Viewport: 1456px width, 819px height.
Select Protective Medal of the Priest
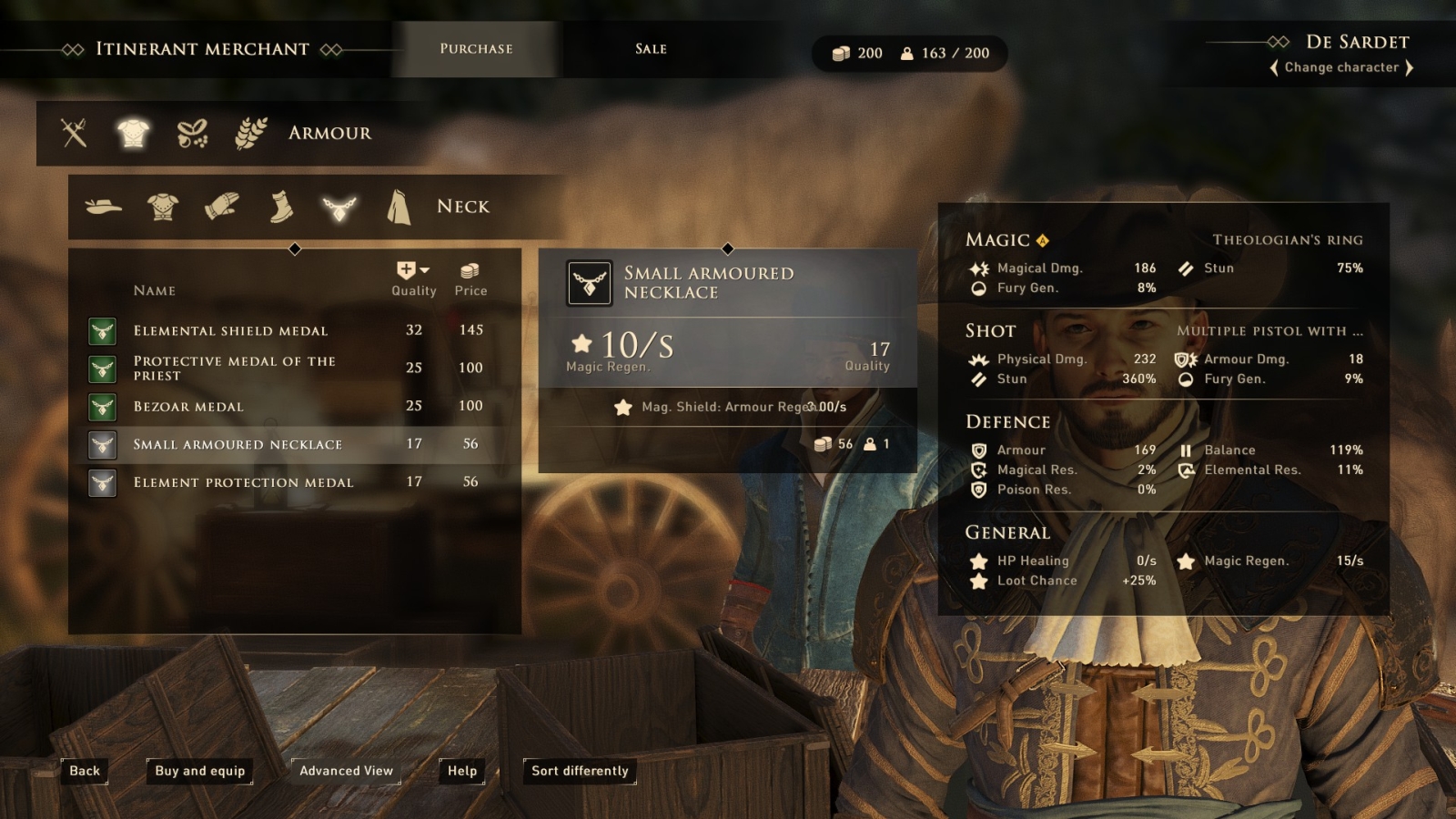pyautogui.click(x=235, y=369)
